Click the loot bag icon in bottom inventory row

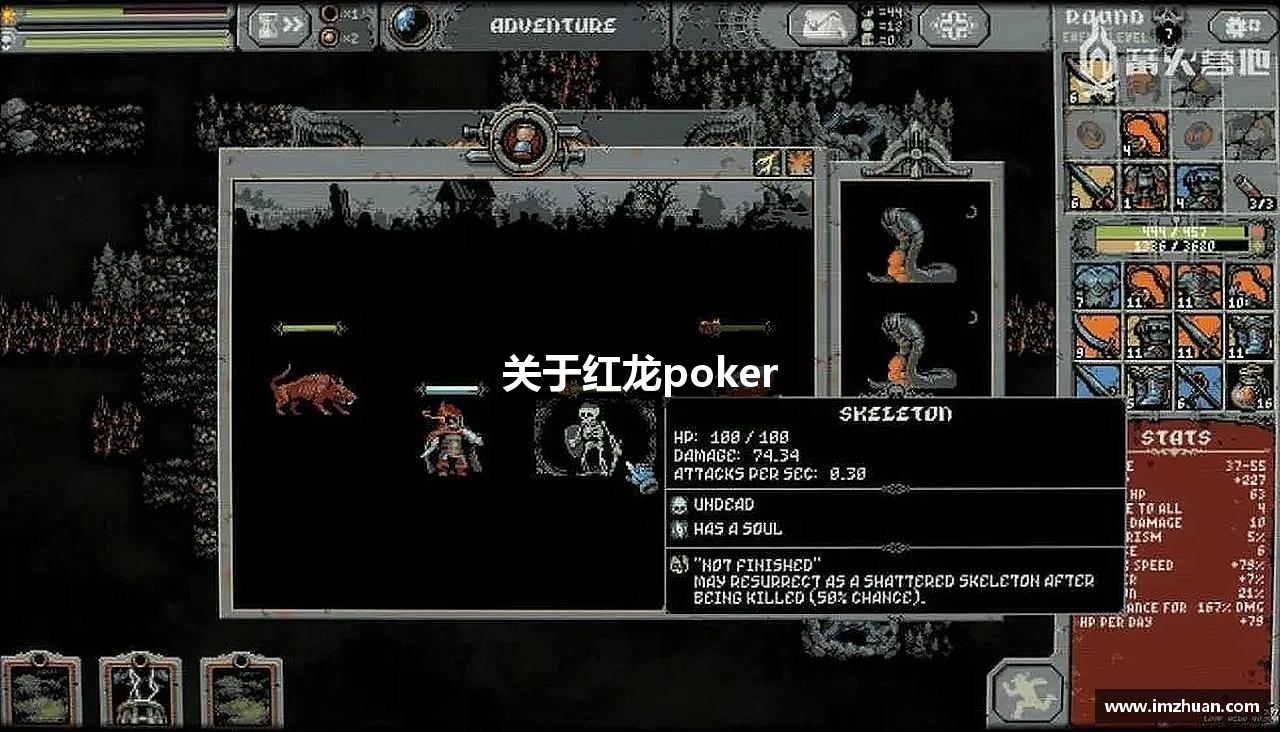coord(1249,385)
